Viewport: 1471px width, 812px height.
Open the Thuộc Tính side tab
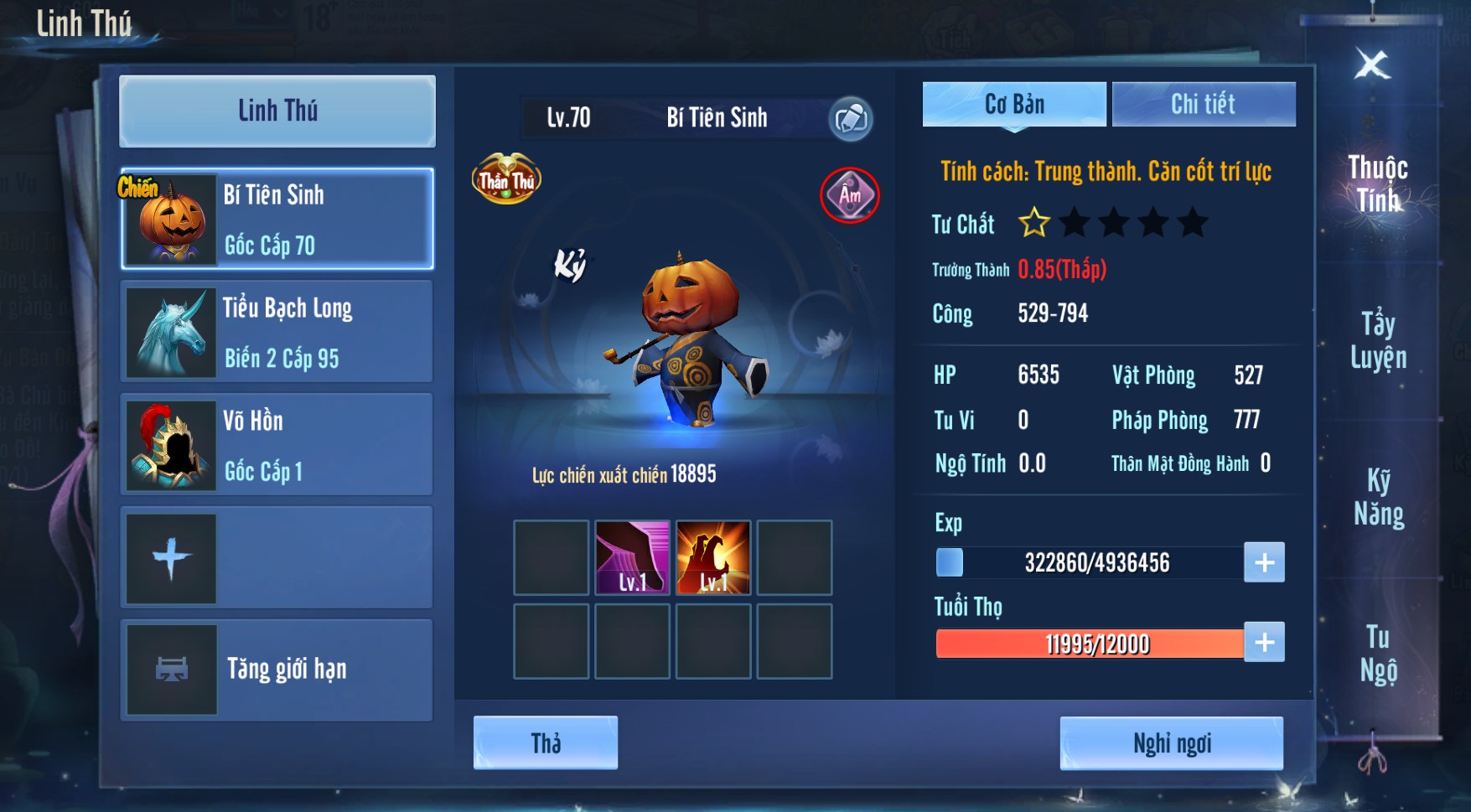coord(1378,184)
